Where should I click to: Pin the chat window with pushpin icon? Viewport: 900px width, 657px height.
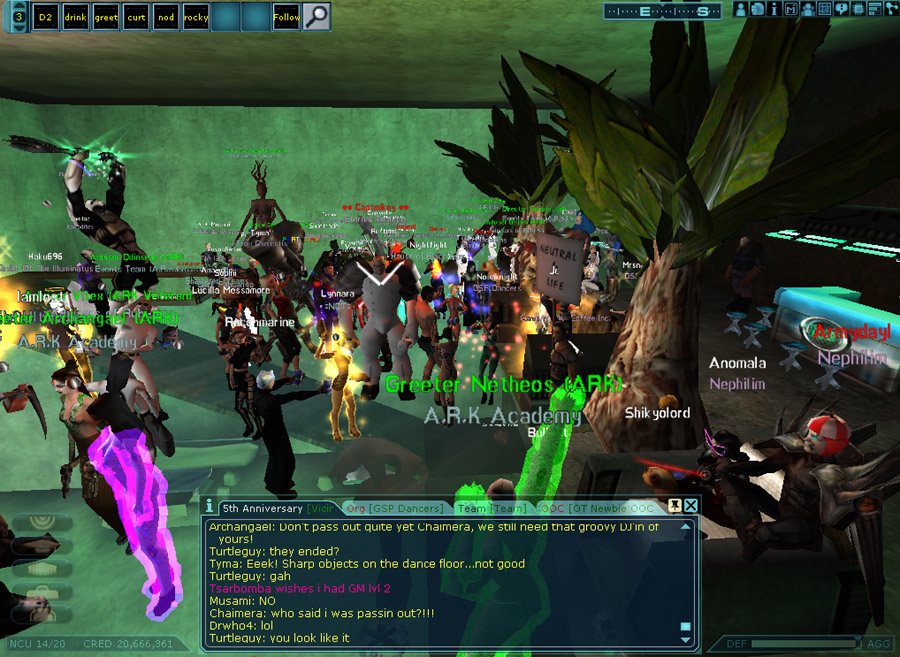point(675,506)
